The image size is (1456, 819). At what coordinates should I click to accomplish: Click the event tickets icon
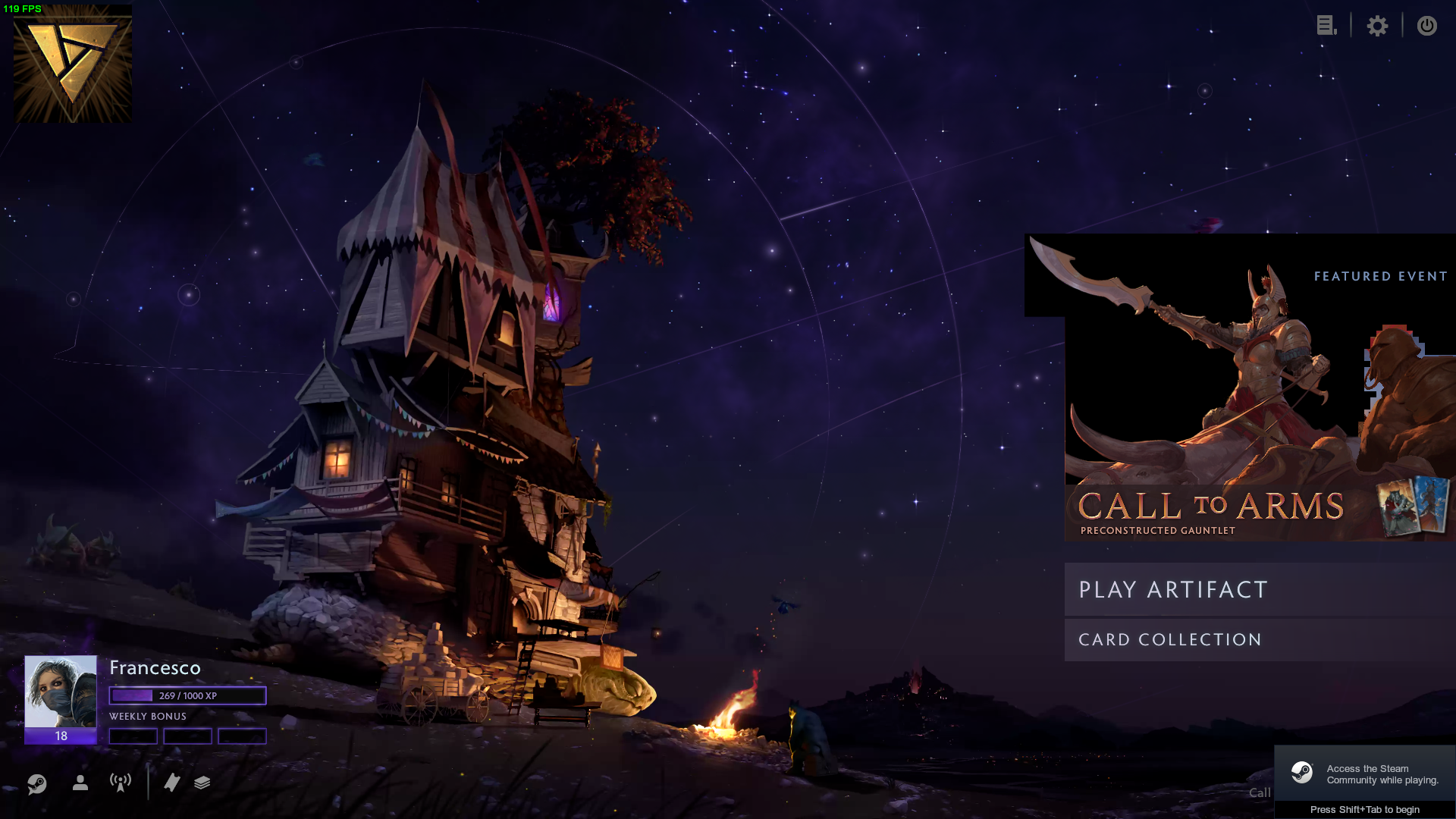[x=172, y=783]
